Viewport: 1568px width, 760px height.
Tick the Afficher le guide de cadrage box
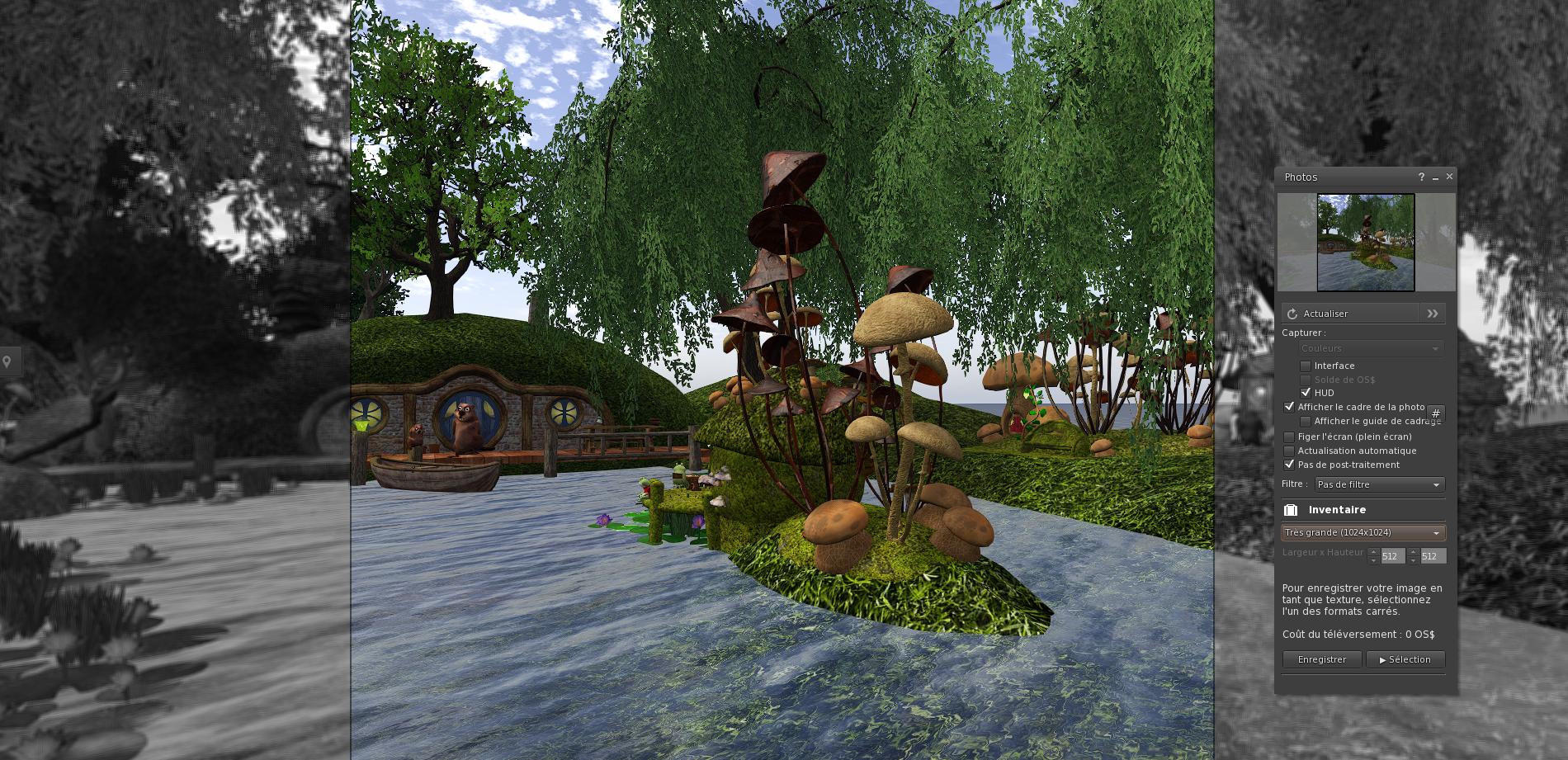point(1306,421)
